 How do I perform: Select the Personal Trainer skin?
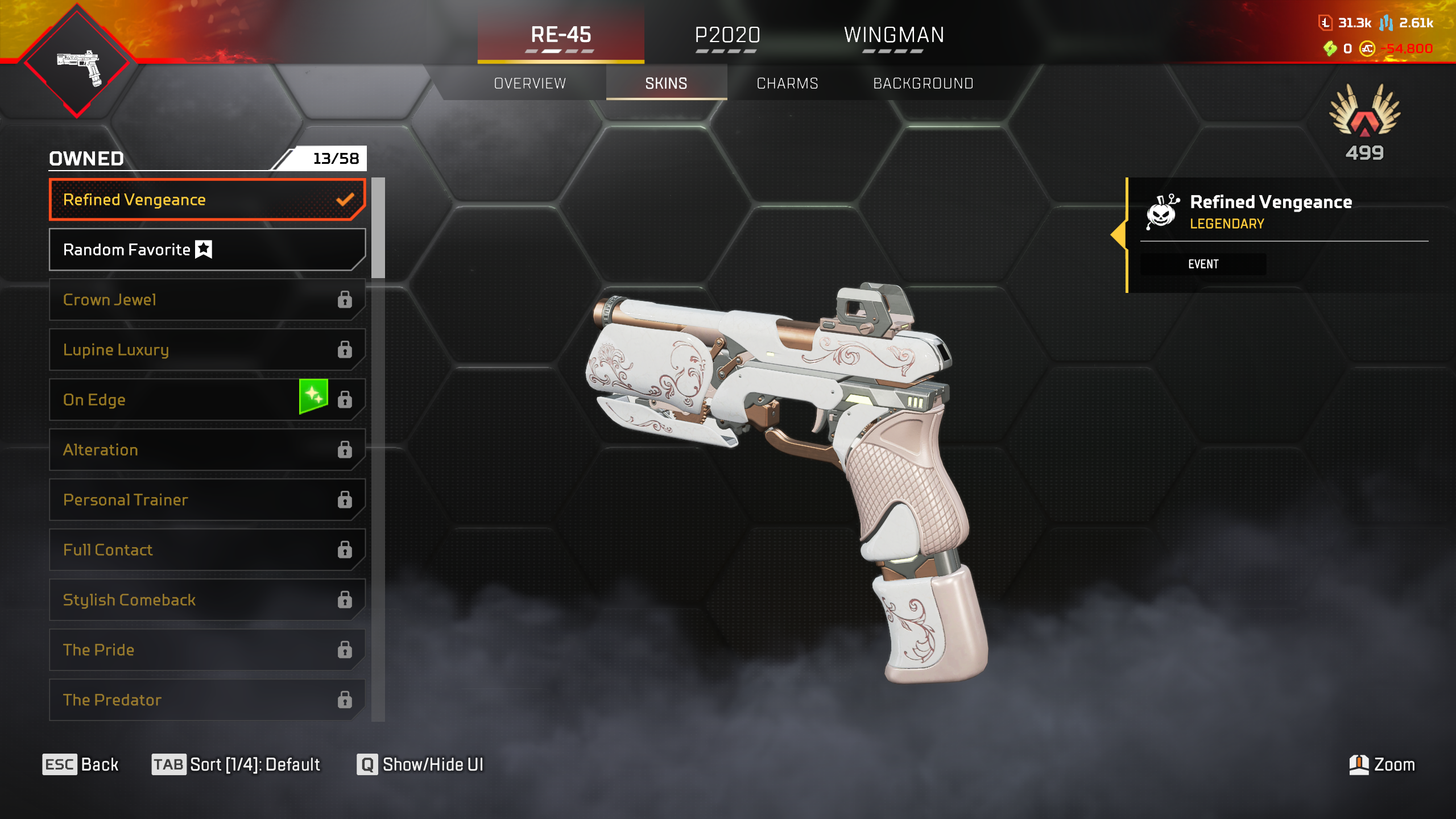click(x=207, y=500)
